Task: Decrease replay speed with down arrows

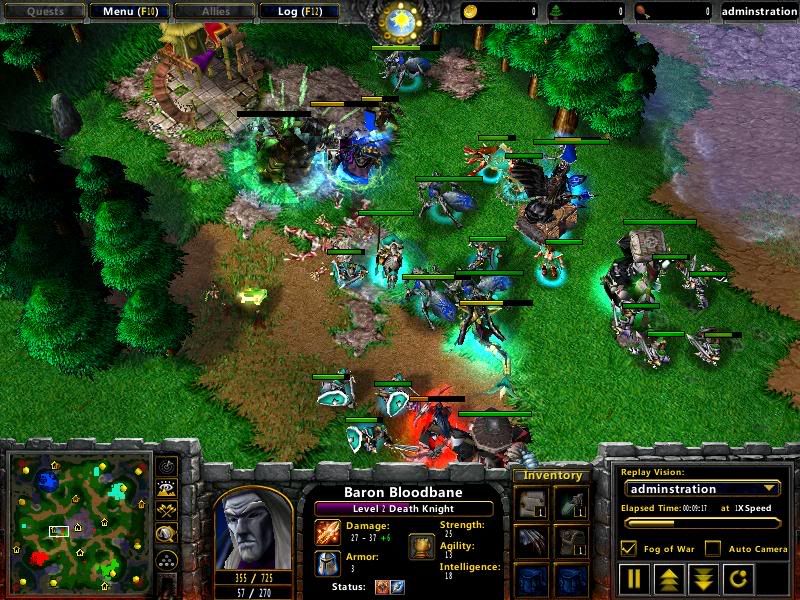Action: (702, 578)
